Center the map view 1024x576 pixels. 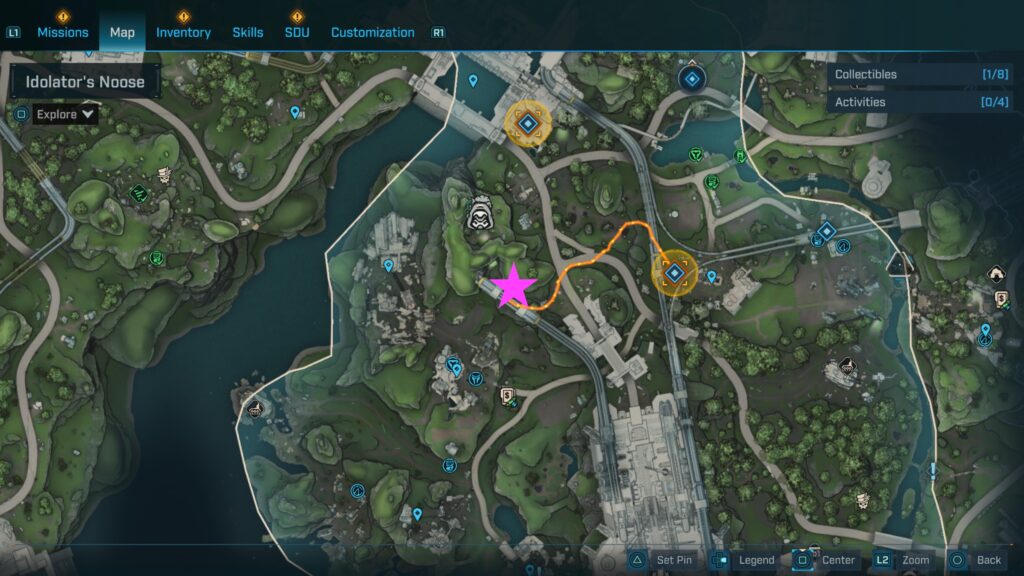[826, 560]
